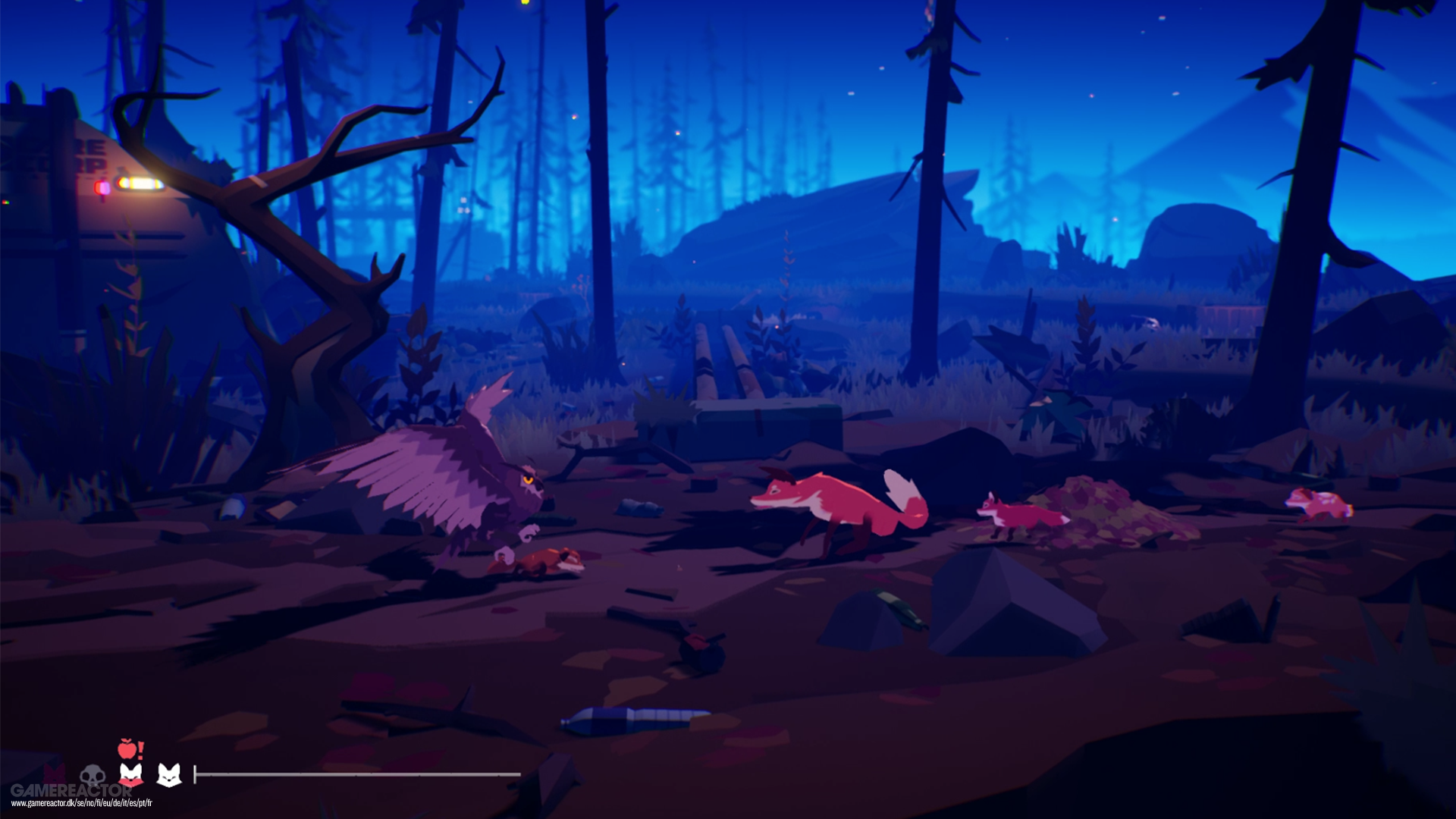Toggle the skull status indicator

point(93,777)
